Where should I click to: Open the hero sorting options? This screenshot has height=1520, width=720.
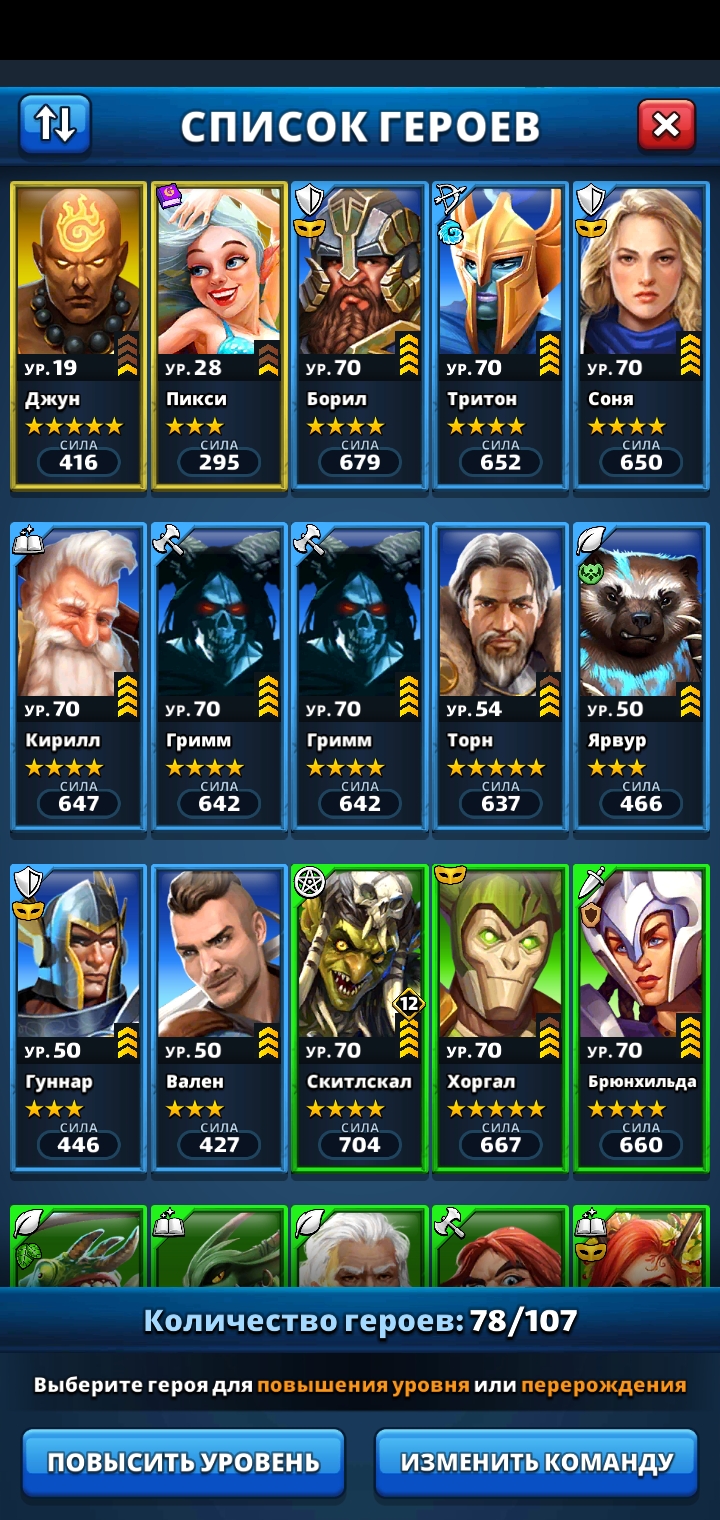pyautogui.click(x=55, y=125)
